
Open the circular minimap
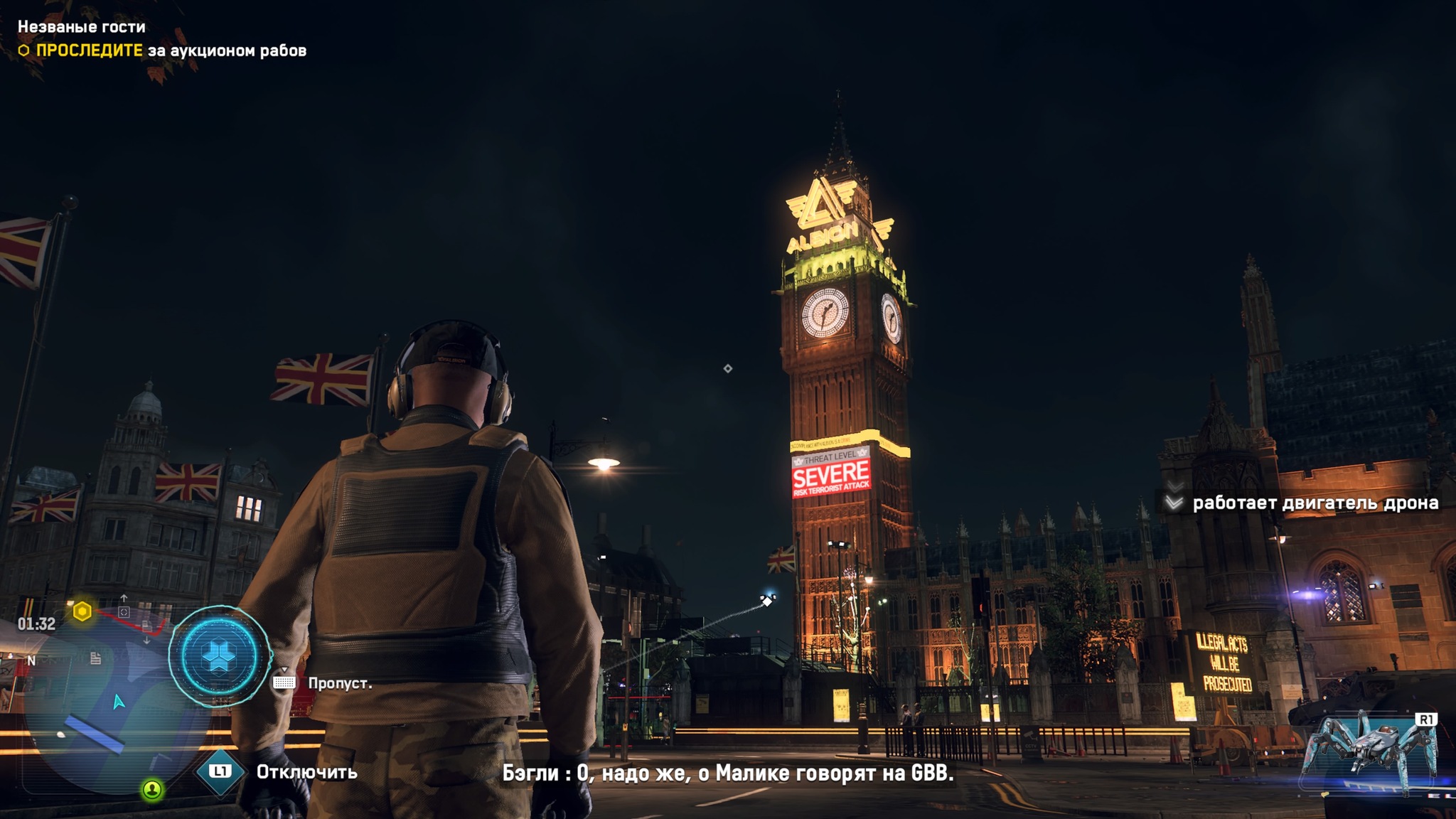[x=107, y=704]
